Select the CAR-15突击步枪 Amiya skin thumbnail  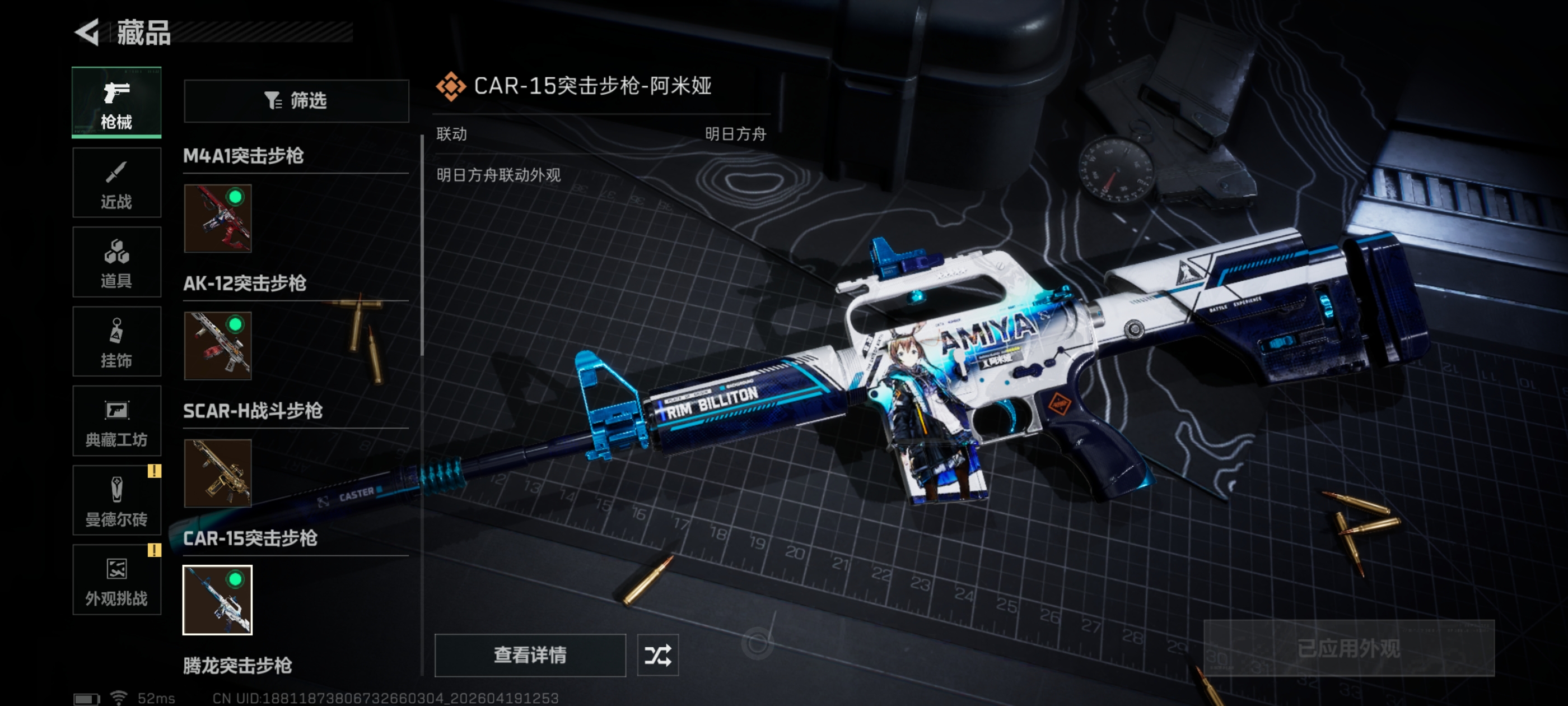(218, 600)
